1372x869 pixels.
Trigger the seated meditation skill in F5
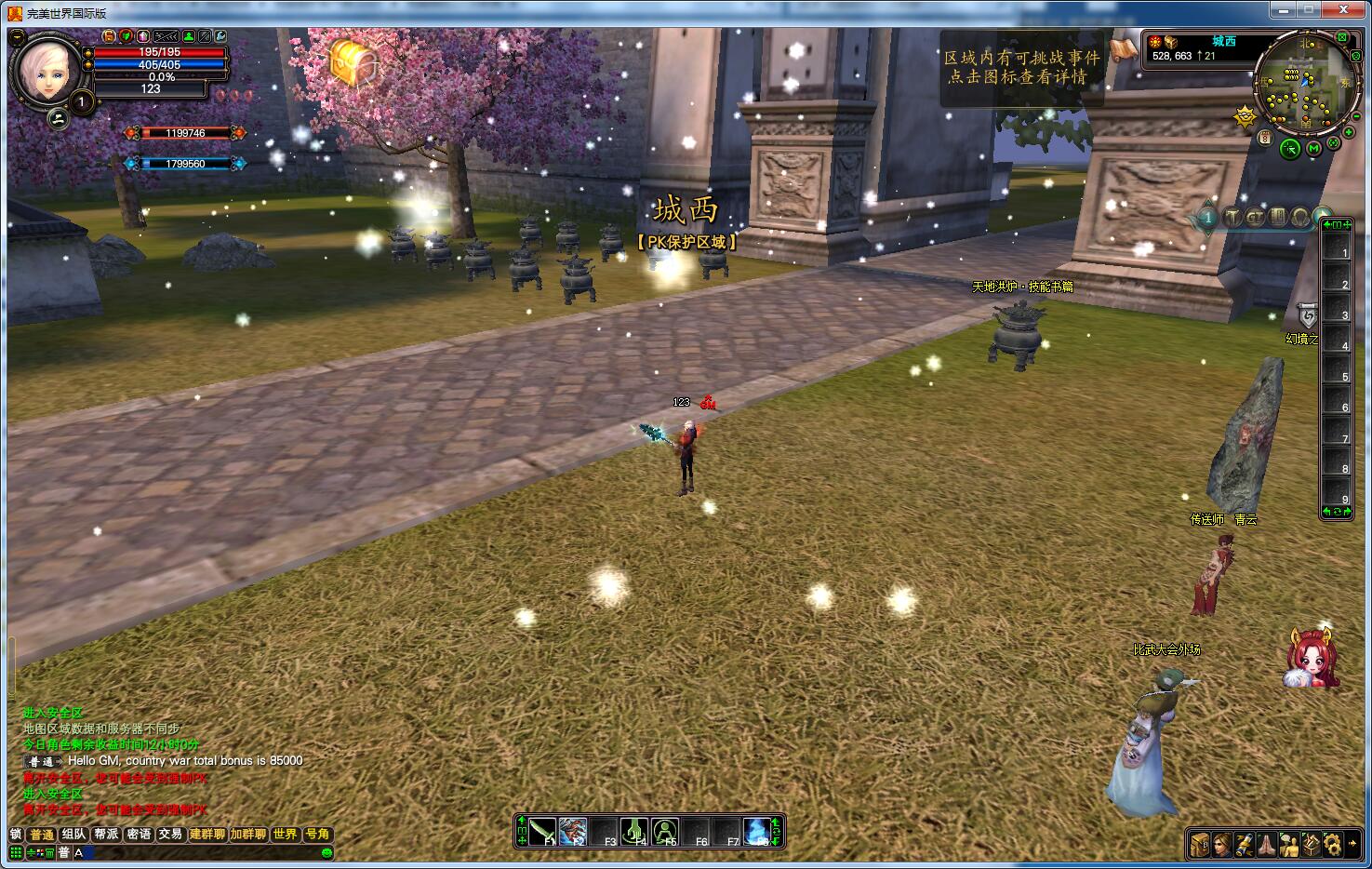coord(665,831)
